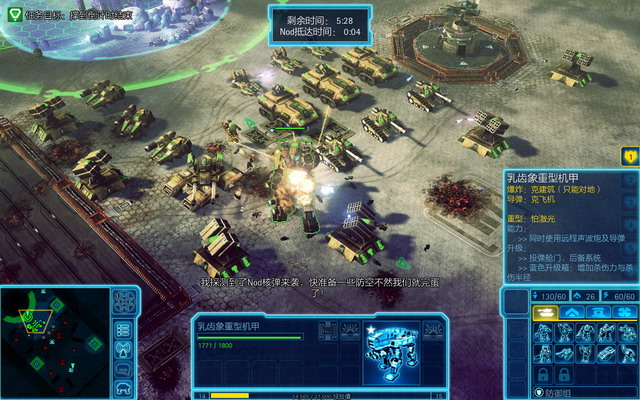The image size is (640, 400).
Task: Queue the last unit in the top build row
Action: (626, 334)
